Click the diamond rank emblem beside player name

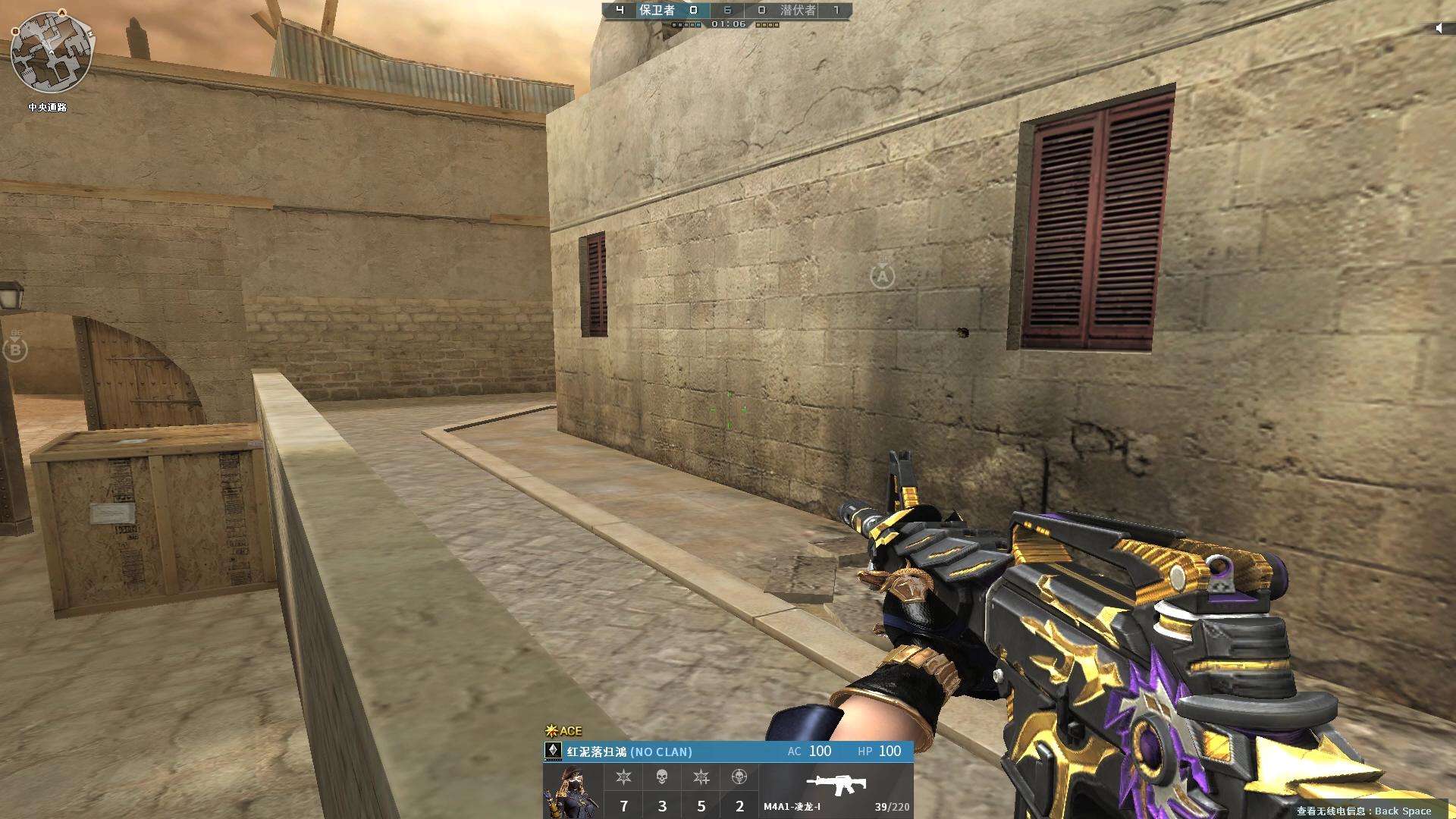pos(554,751)
